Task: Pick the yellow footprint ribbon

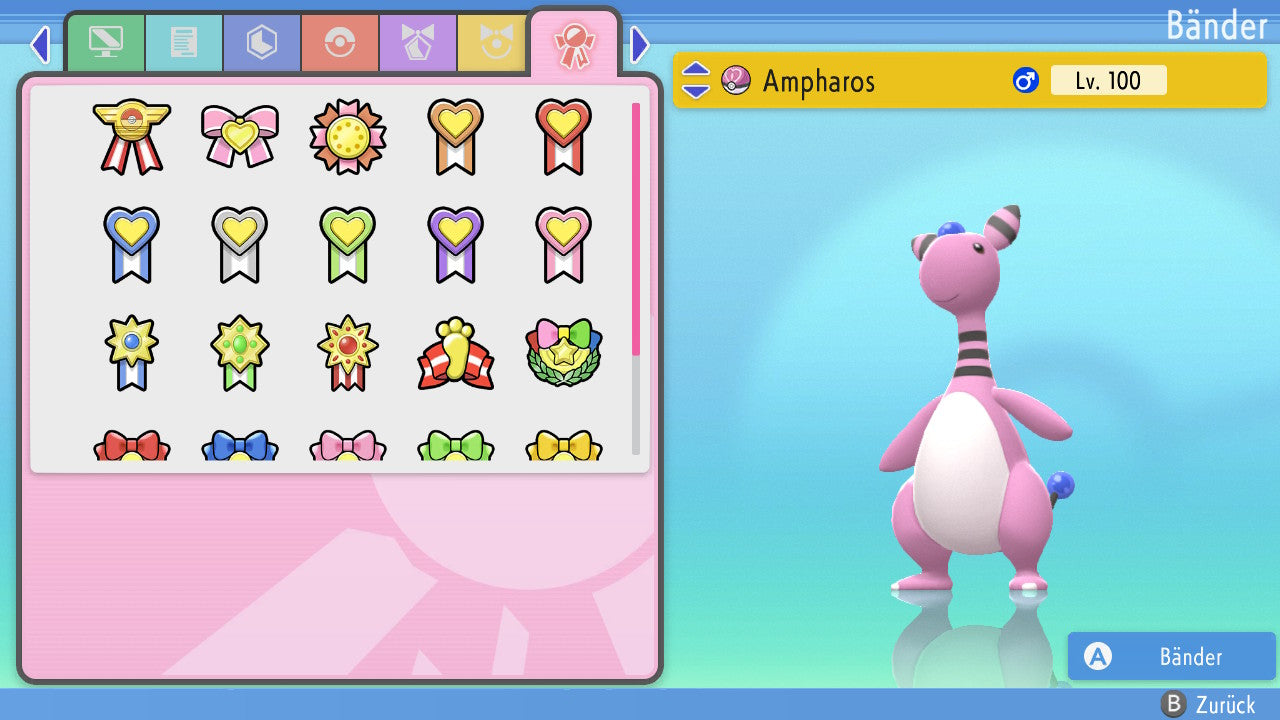Action: [x=456, y=353]
